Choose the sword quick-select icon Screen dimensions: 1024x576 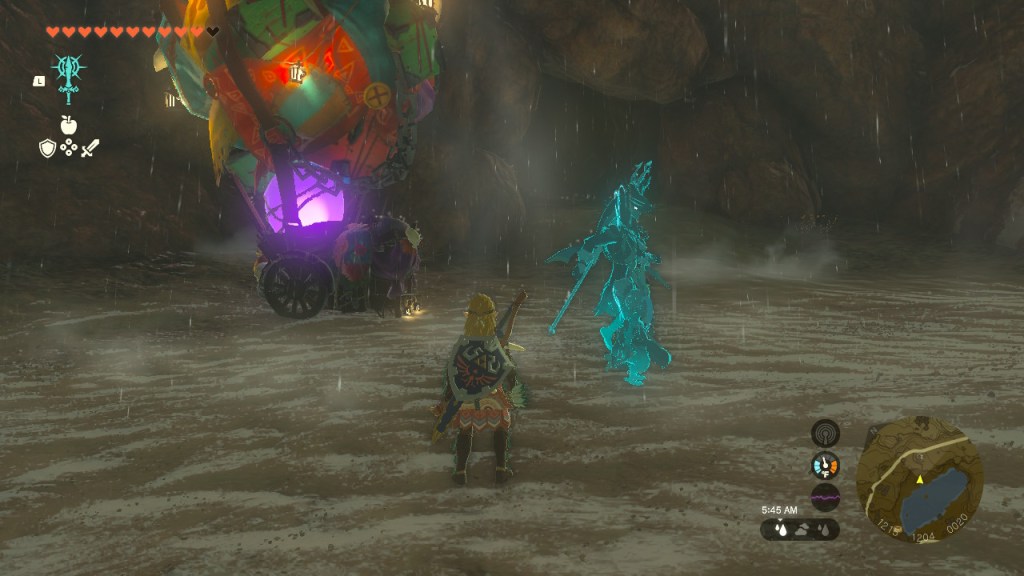[x=90, y=148]
